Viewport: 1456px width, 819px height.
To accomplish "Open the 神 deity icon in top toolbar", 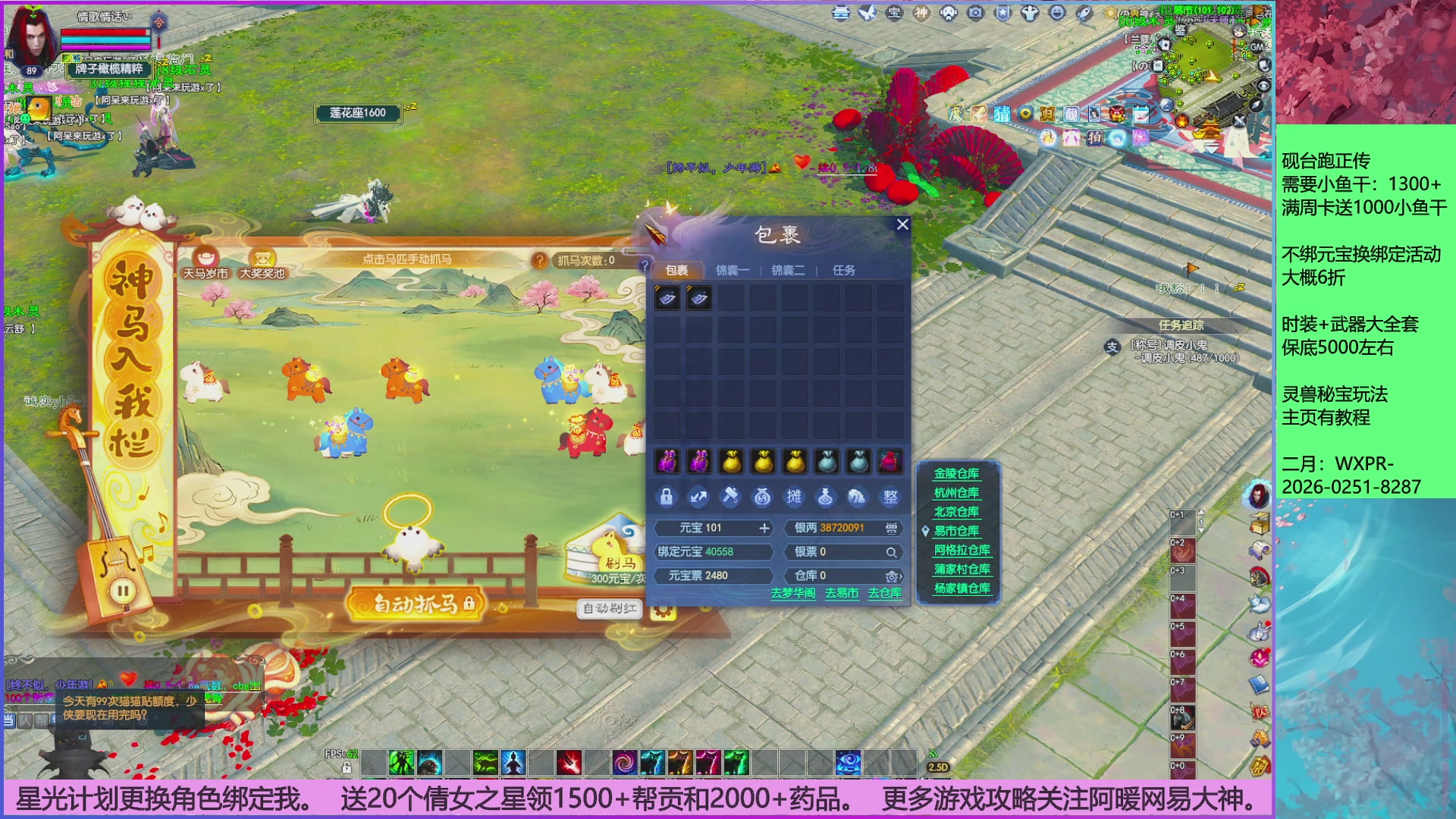I will click(920, 13).
